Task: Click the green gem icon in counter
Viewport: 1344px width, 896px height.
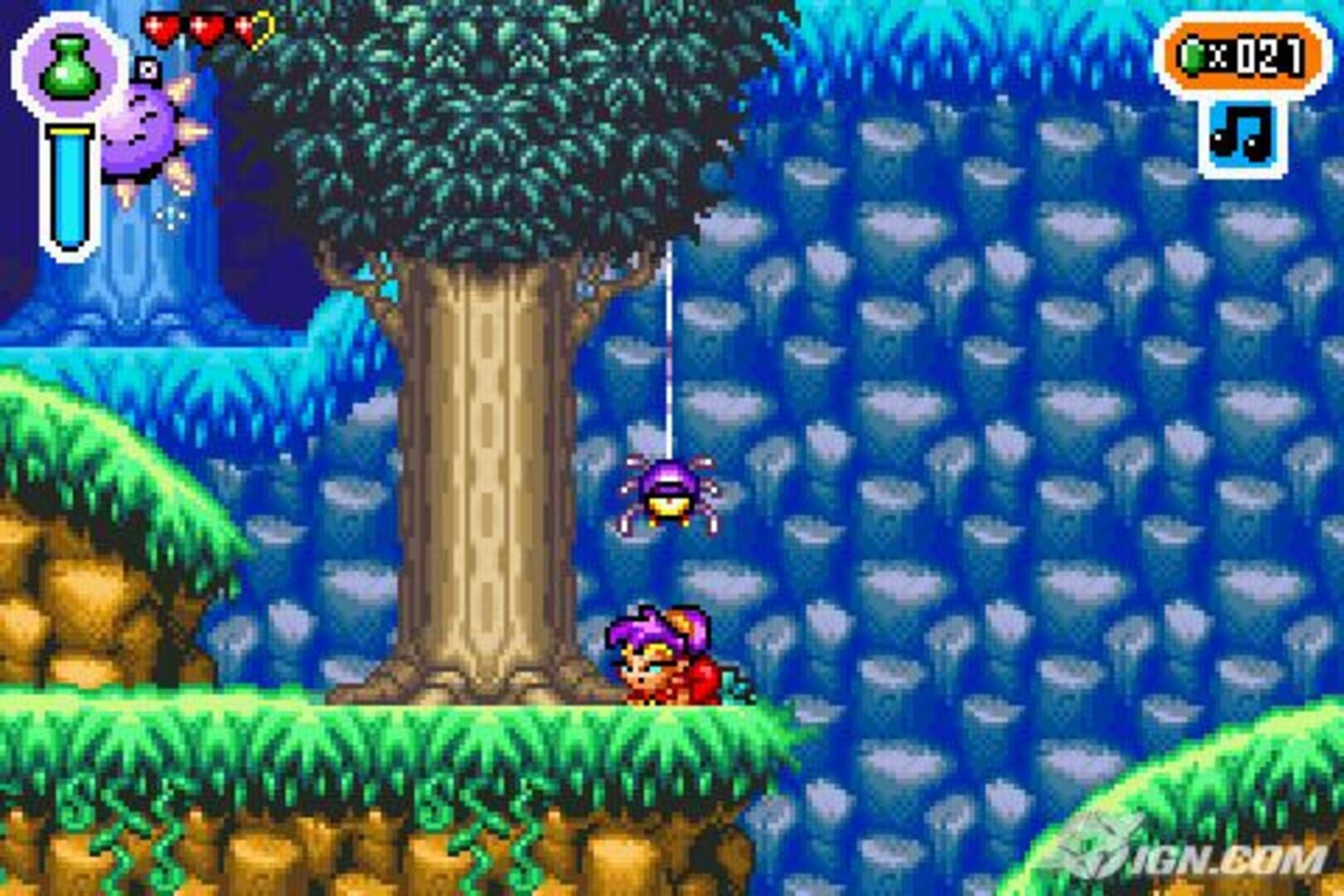Action: (1192, 56)
